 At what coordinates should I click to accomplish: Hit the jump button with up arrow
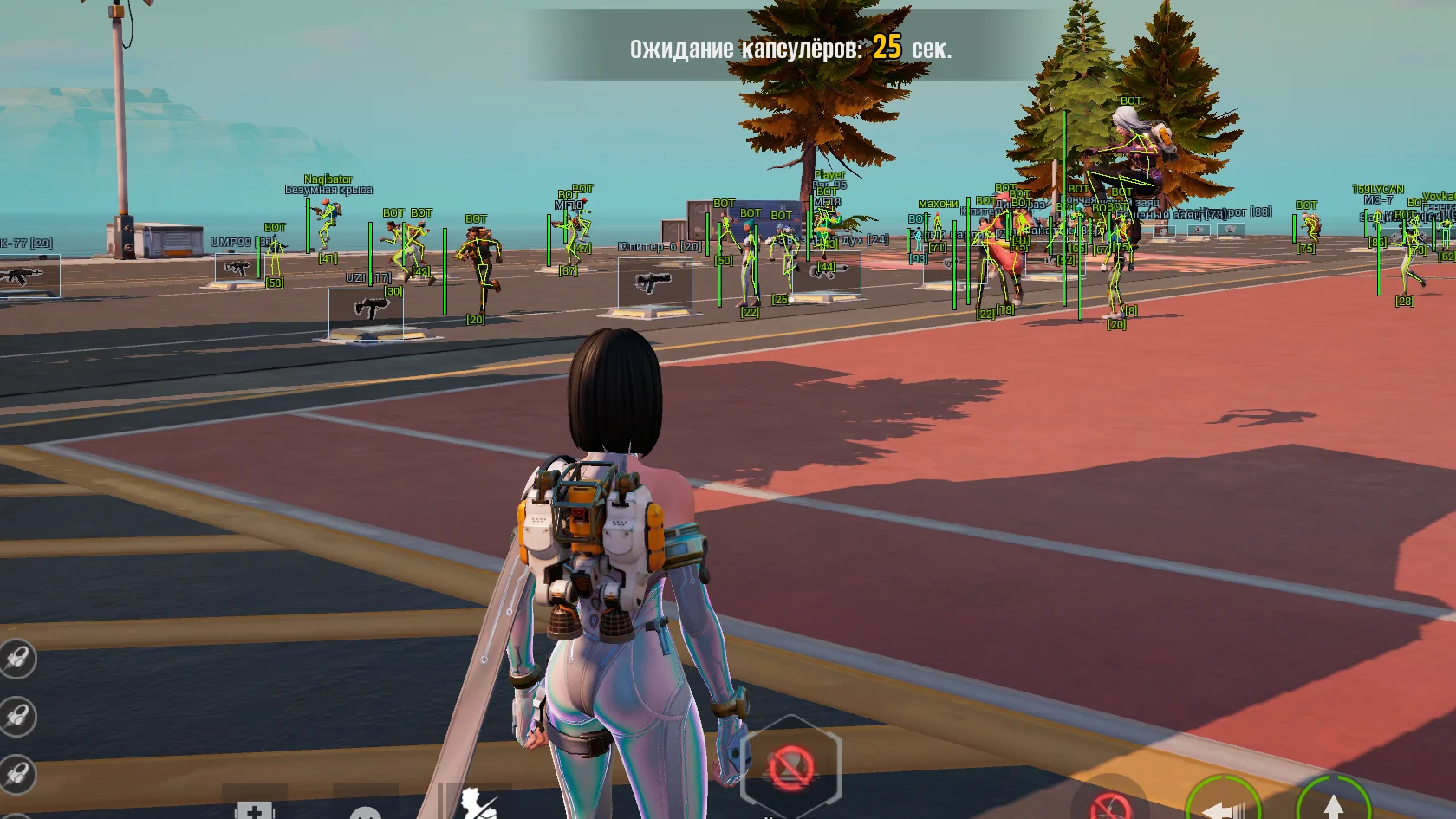(x=1332, y=803)
